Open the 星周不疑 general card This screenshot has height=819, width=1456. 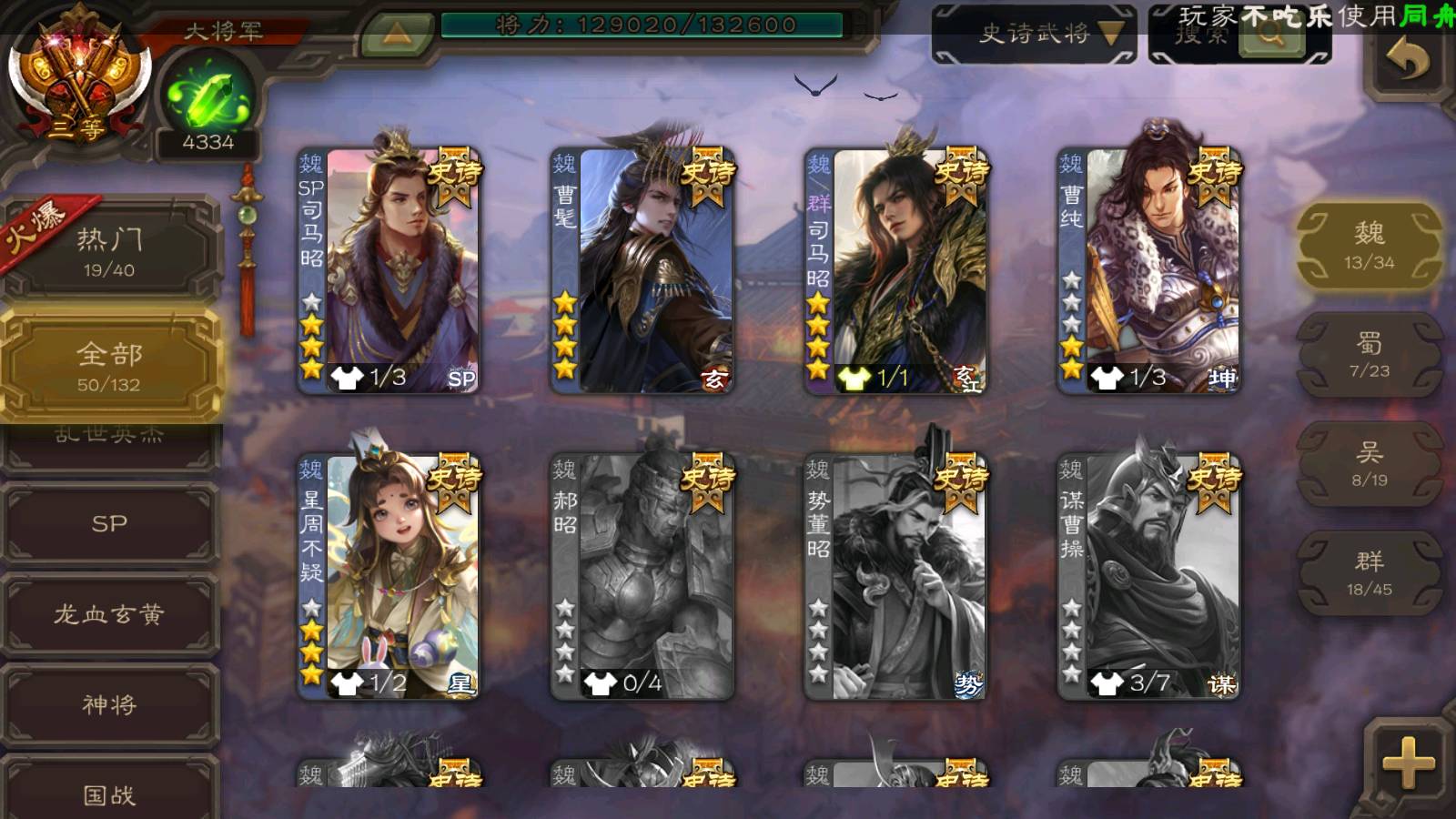pos(389,577)
